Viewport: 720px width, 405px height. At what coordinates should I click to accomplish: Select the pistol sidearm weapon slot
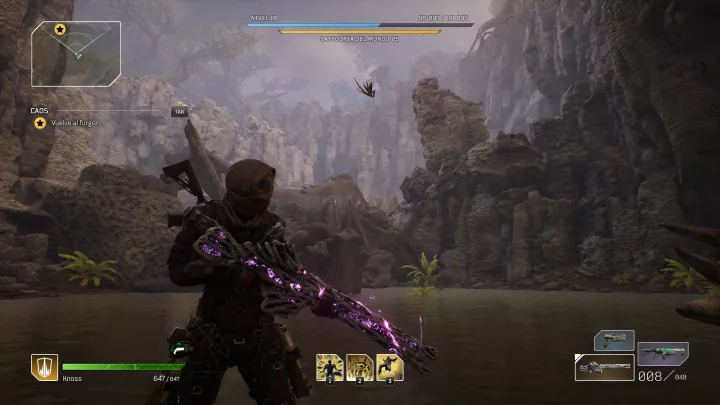pos(613,341)
